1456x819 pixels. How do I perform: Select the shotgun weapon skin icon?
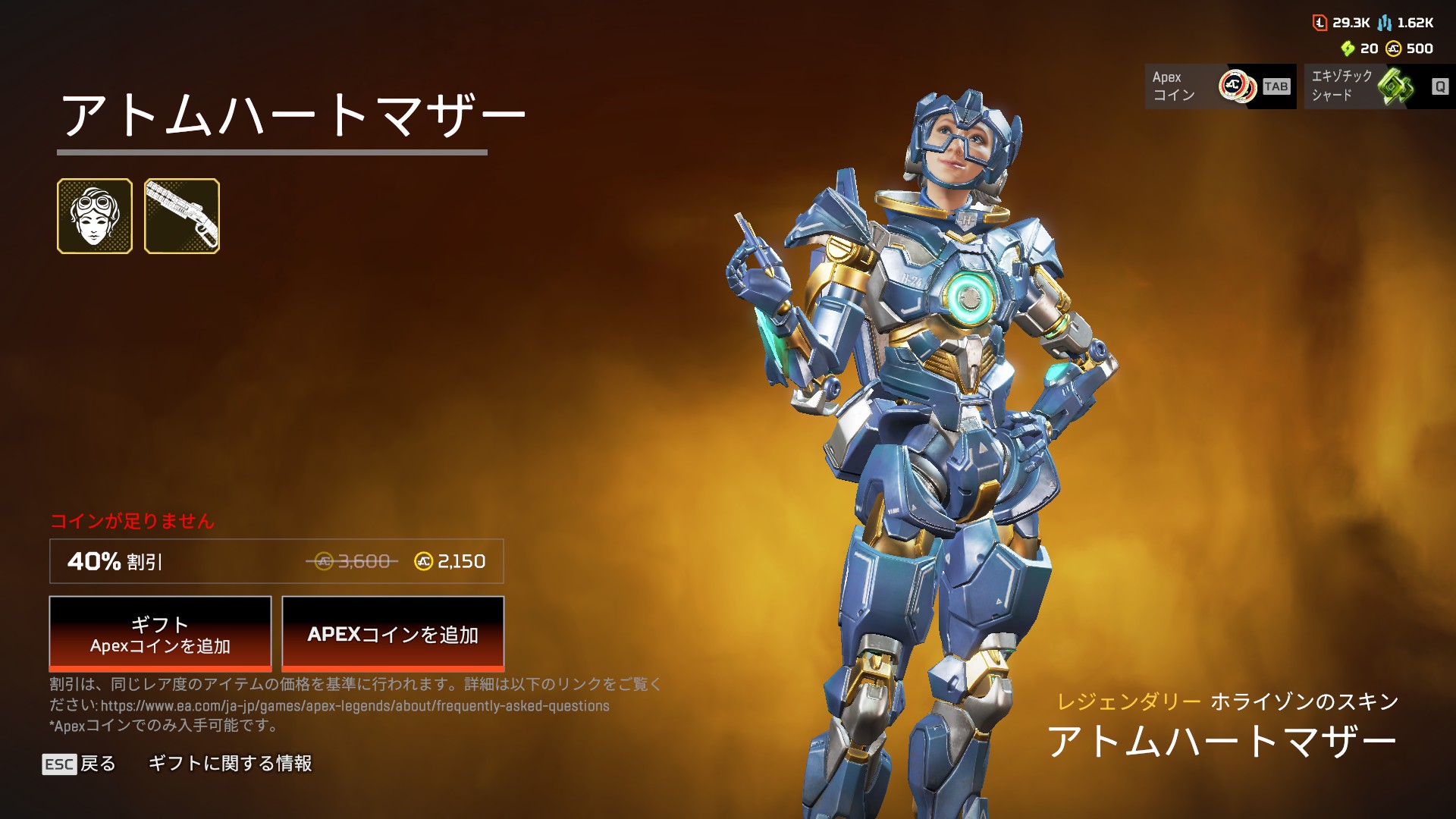point(182,216)
